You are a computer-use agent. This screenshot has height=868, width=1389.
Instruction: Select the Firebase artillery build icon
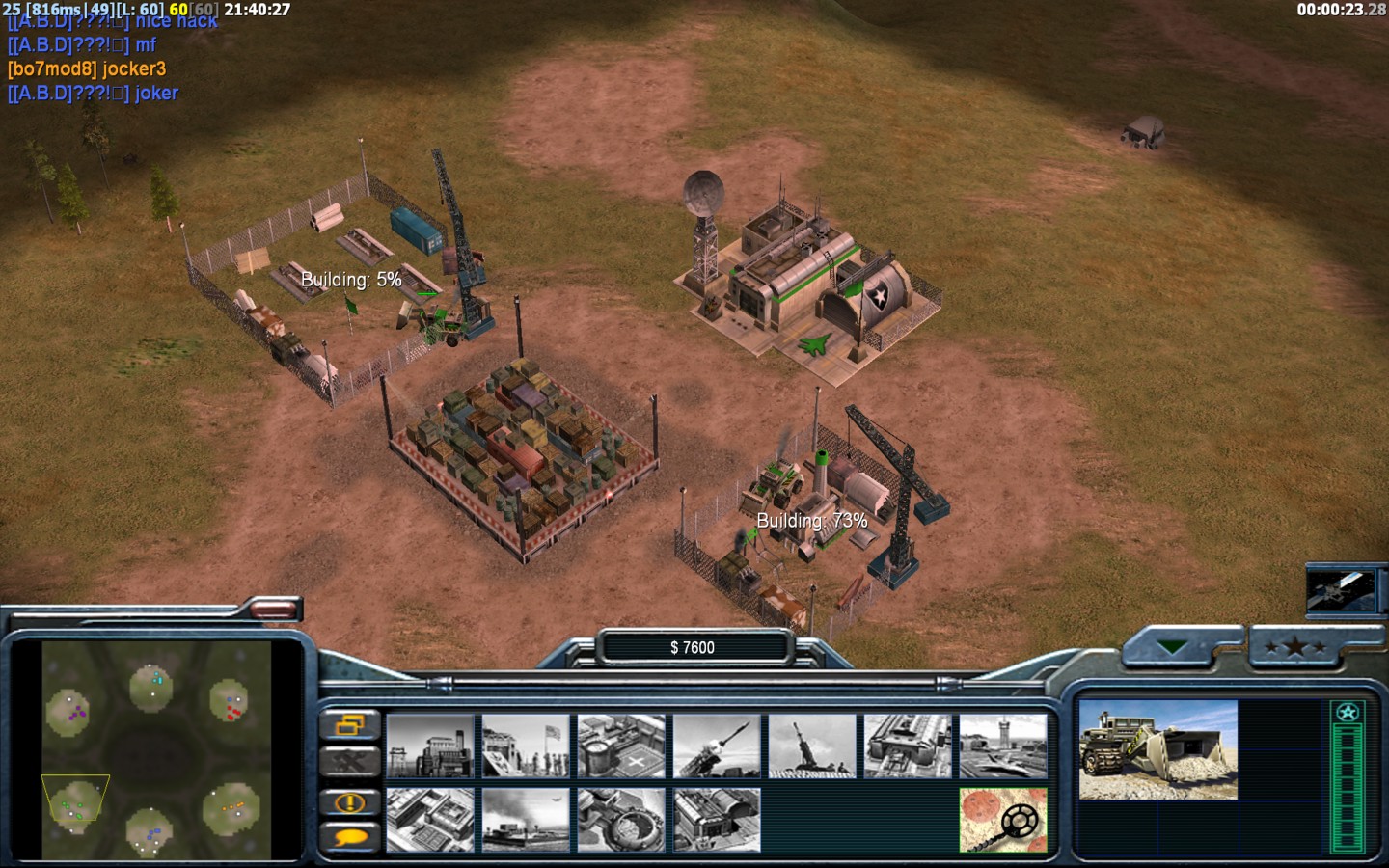[x=812, y=746]
